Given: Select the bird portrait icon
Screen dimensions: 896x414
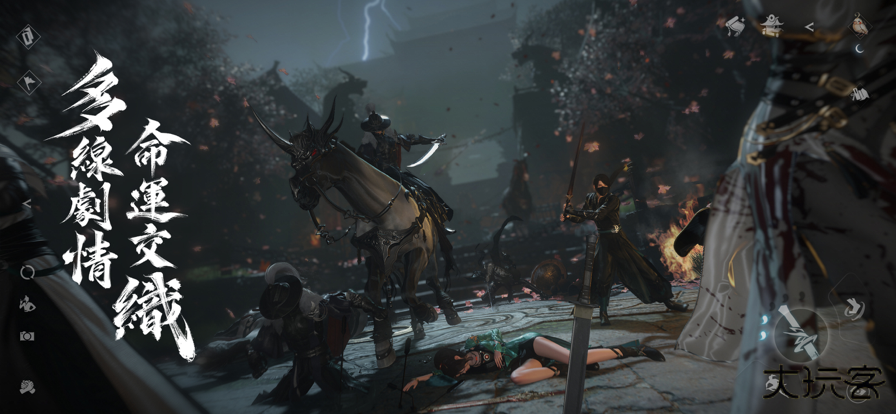Looking at the screenshot, I should [858, 25].
